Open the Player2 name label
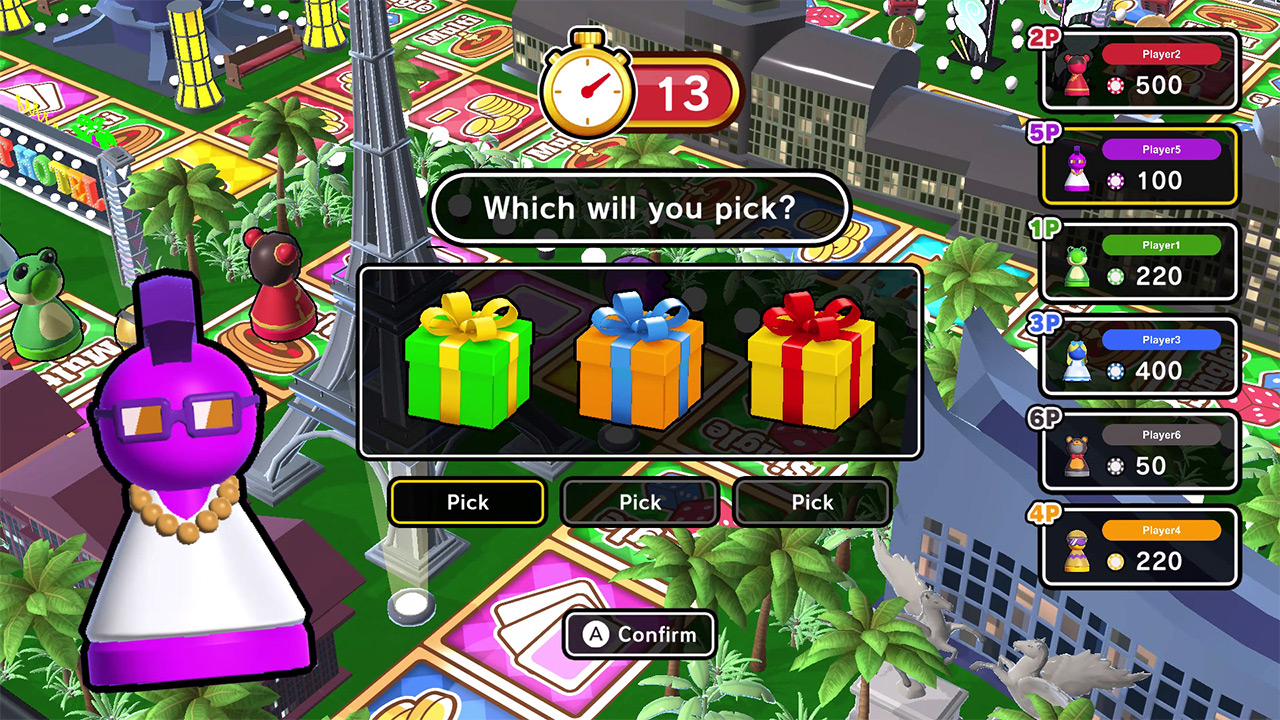 1161,53
